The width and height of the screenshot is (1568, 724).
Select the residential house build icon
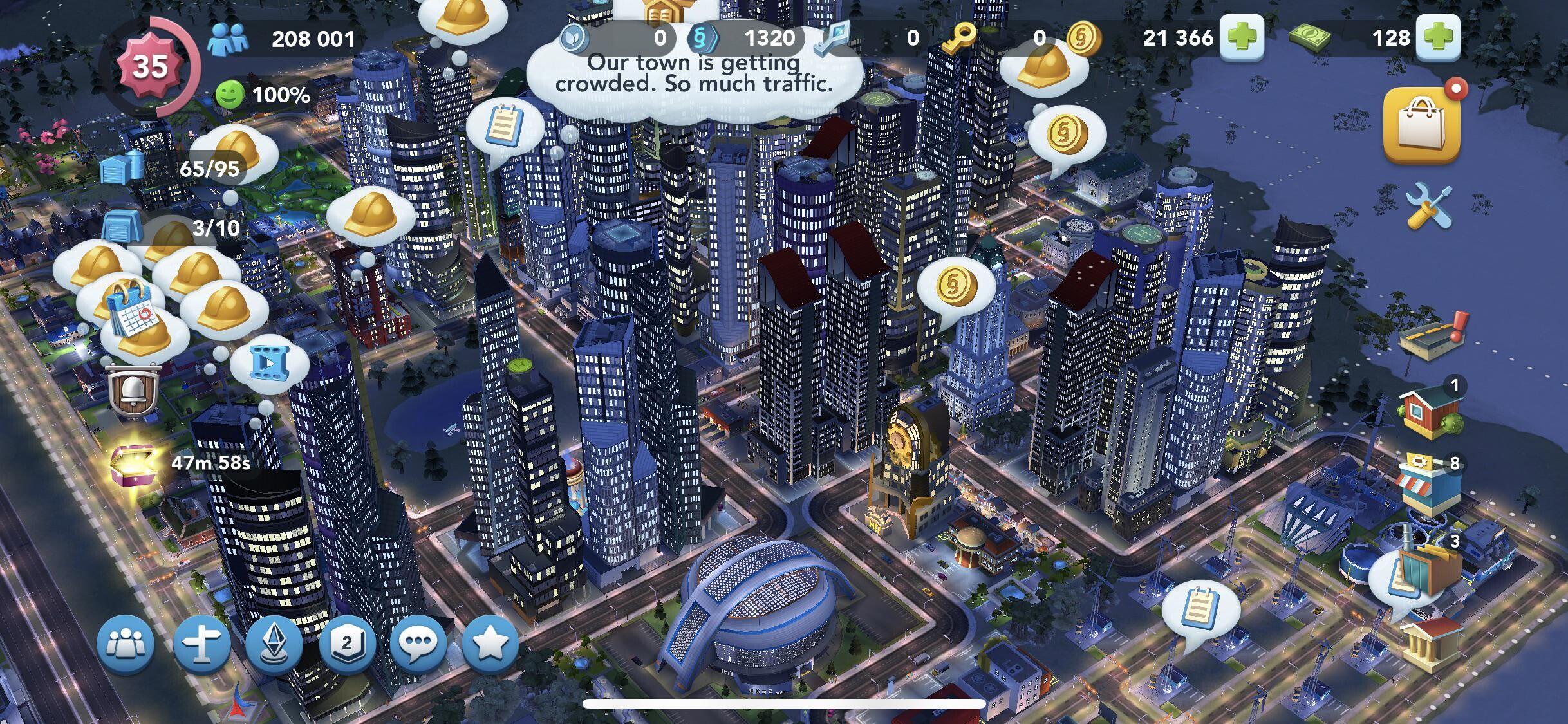1430,411
